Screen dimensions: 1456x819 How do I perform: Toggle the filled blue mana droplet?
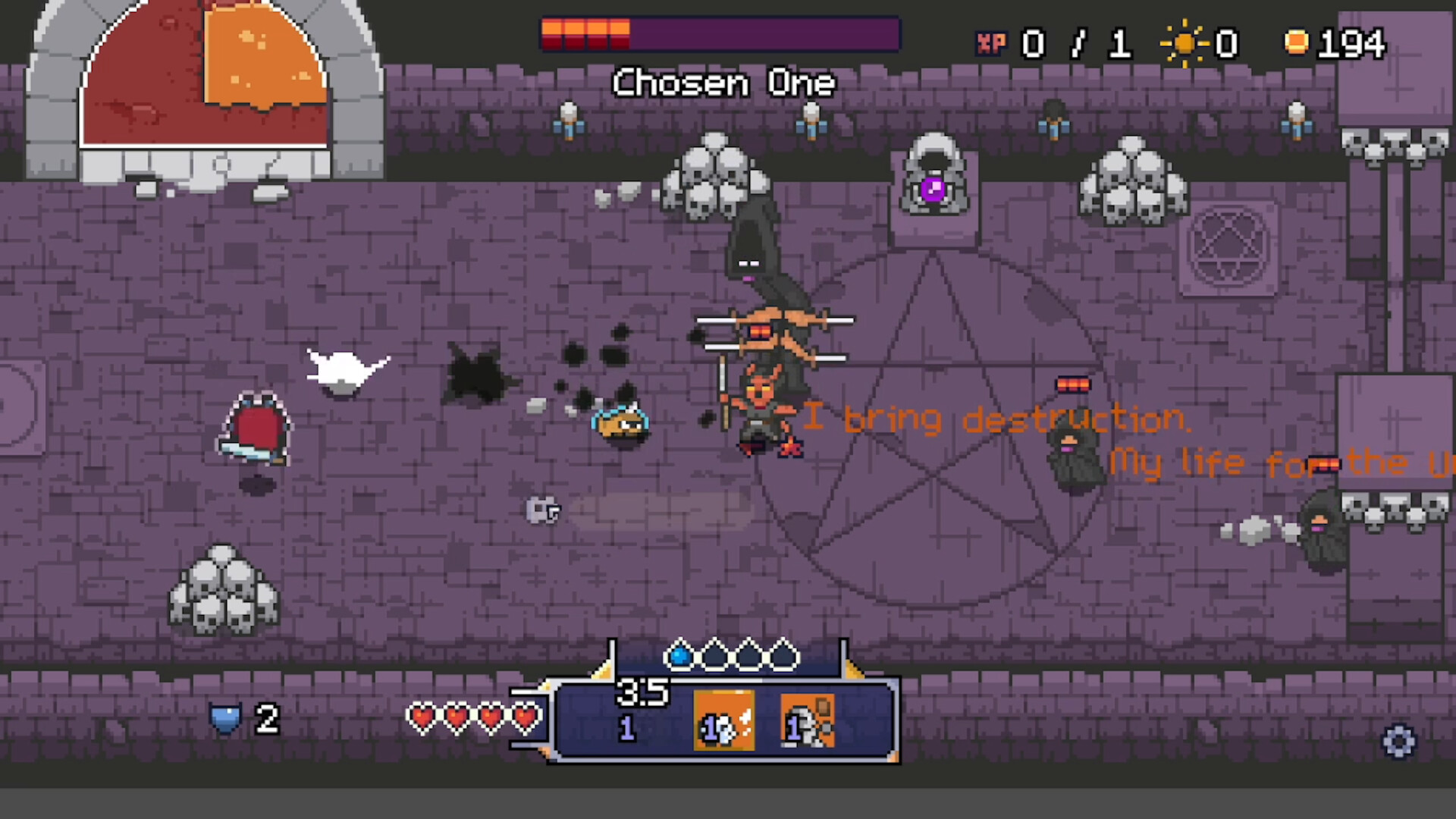pos(680,657)
